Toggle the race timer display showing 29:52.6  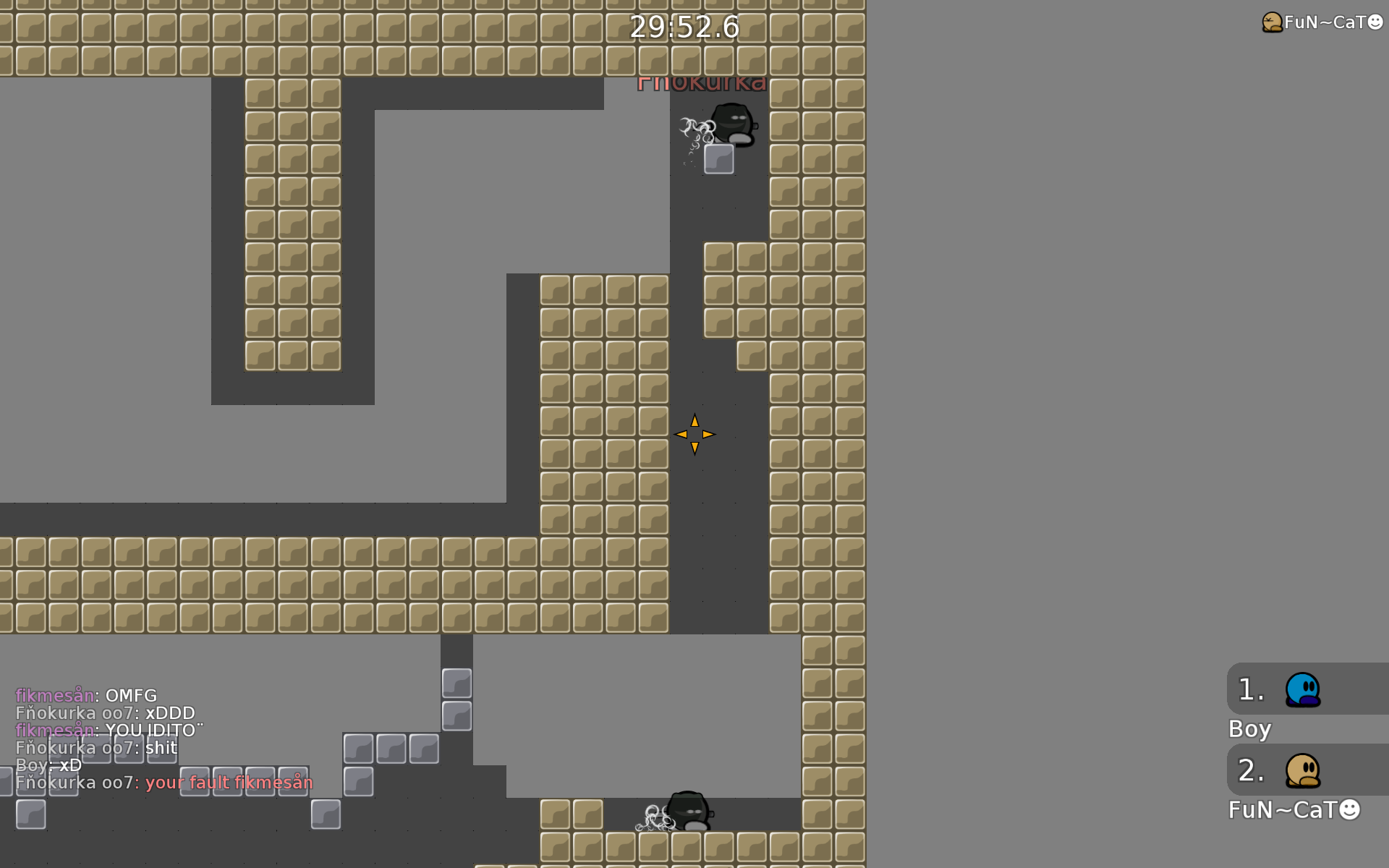(684, 28)
